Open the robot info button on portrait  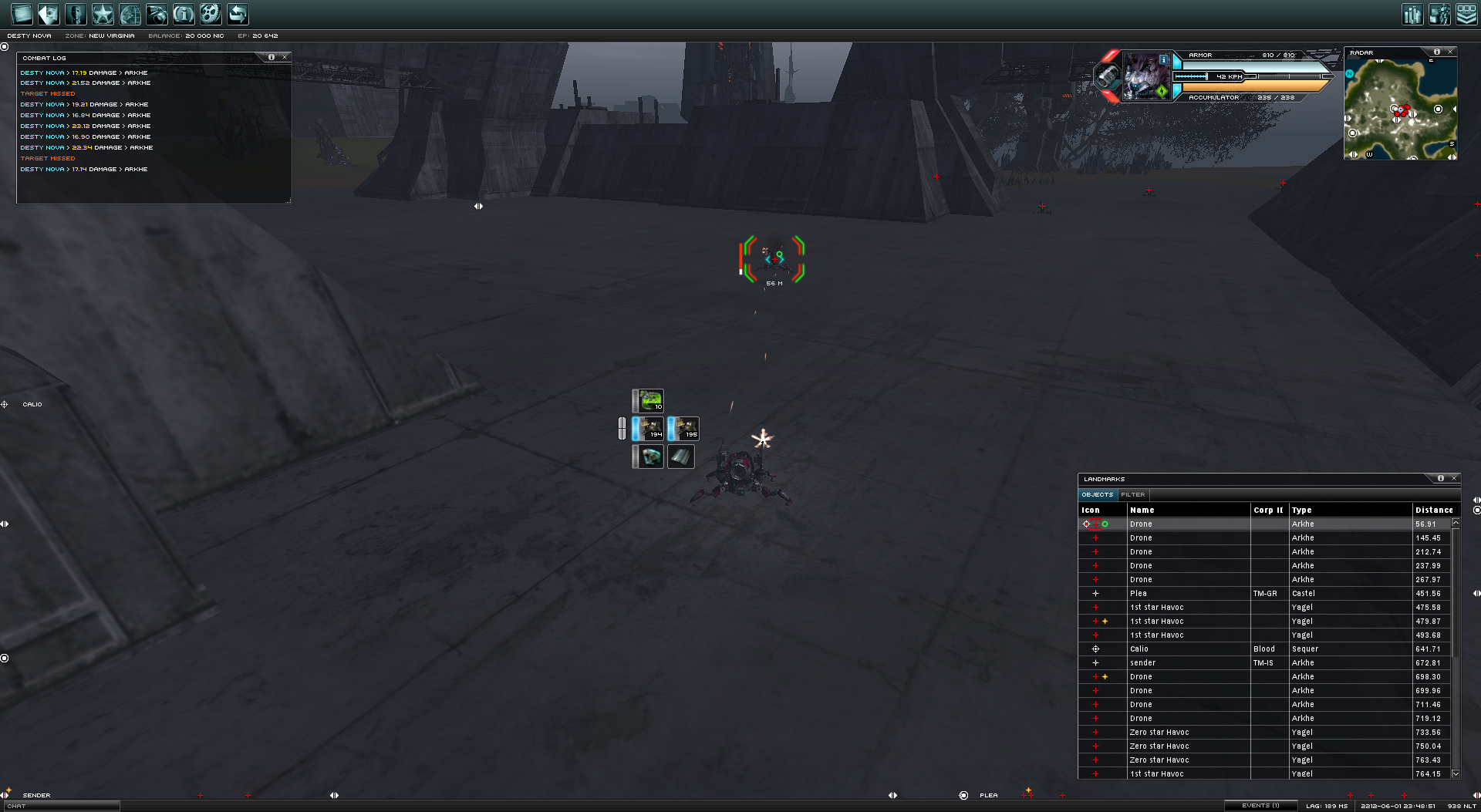1164,59
